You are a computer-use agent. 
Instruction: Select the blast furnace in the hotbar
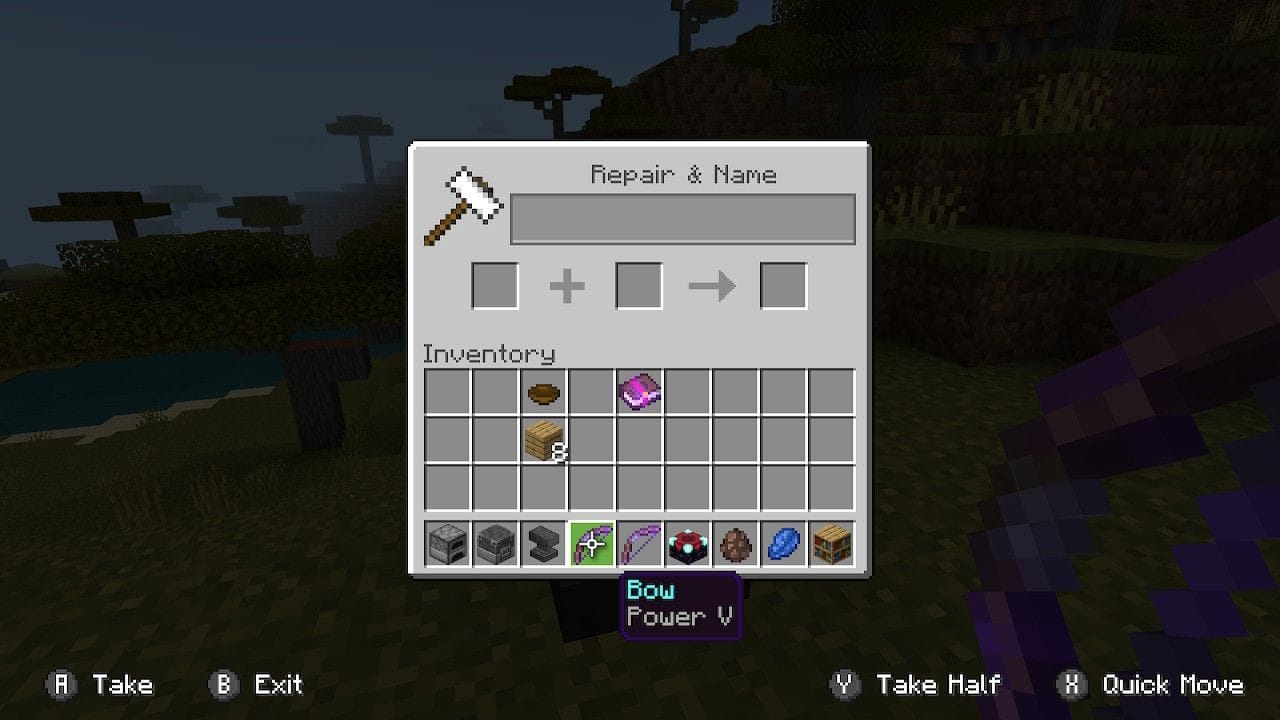click(x=494, y=543)
